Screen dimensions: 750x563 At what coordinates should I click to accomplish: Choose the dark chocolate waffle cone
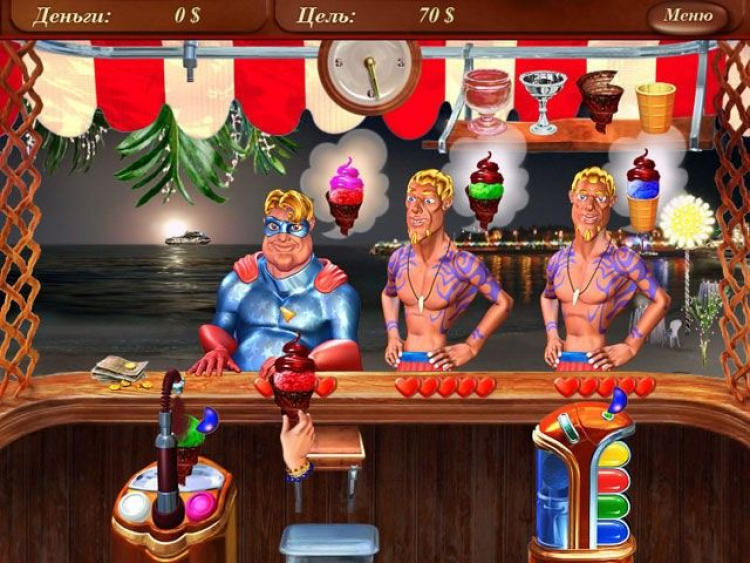pos(600,98)
